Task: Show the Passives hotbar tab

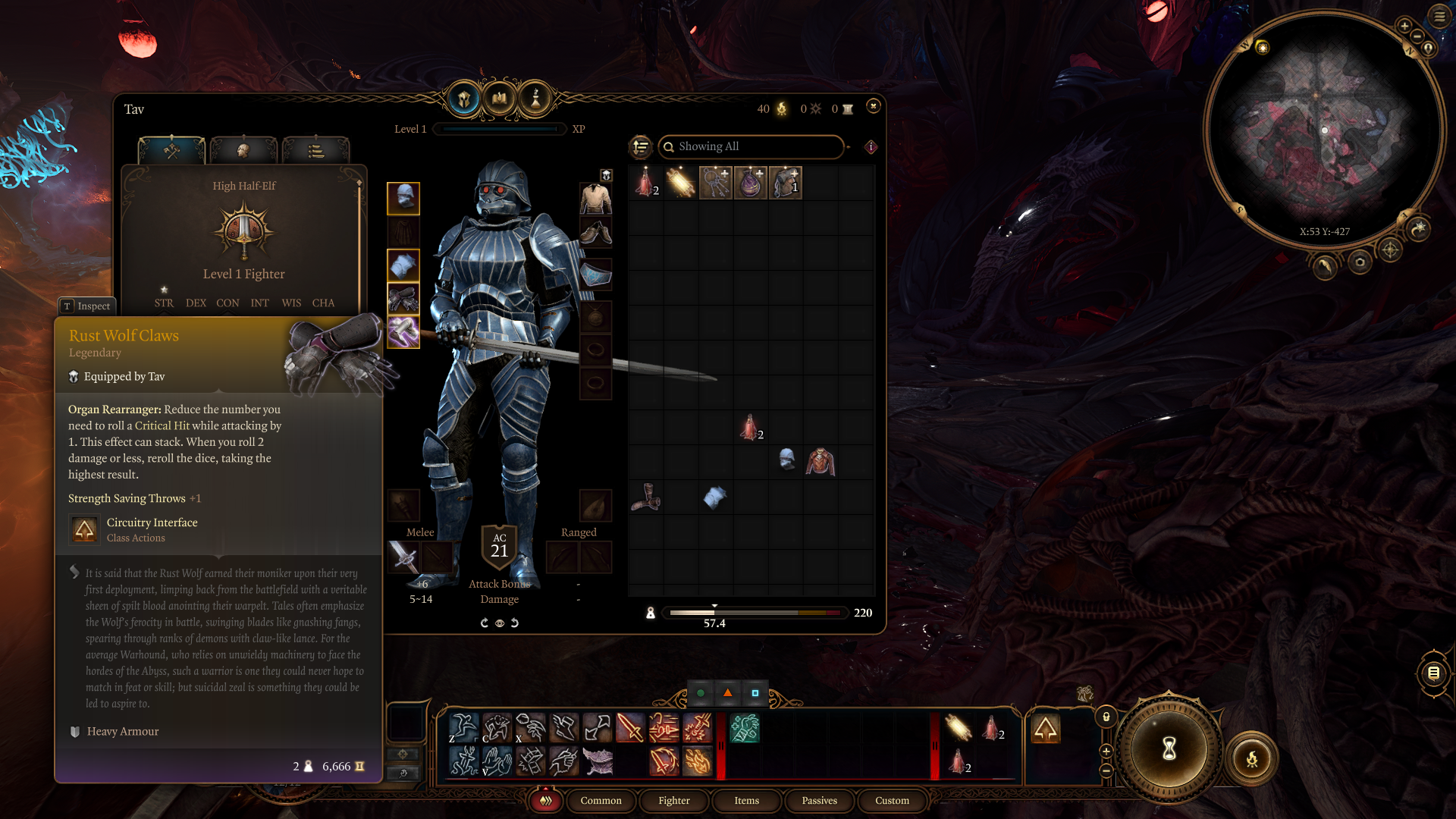Action: point(819,801)
